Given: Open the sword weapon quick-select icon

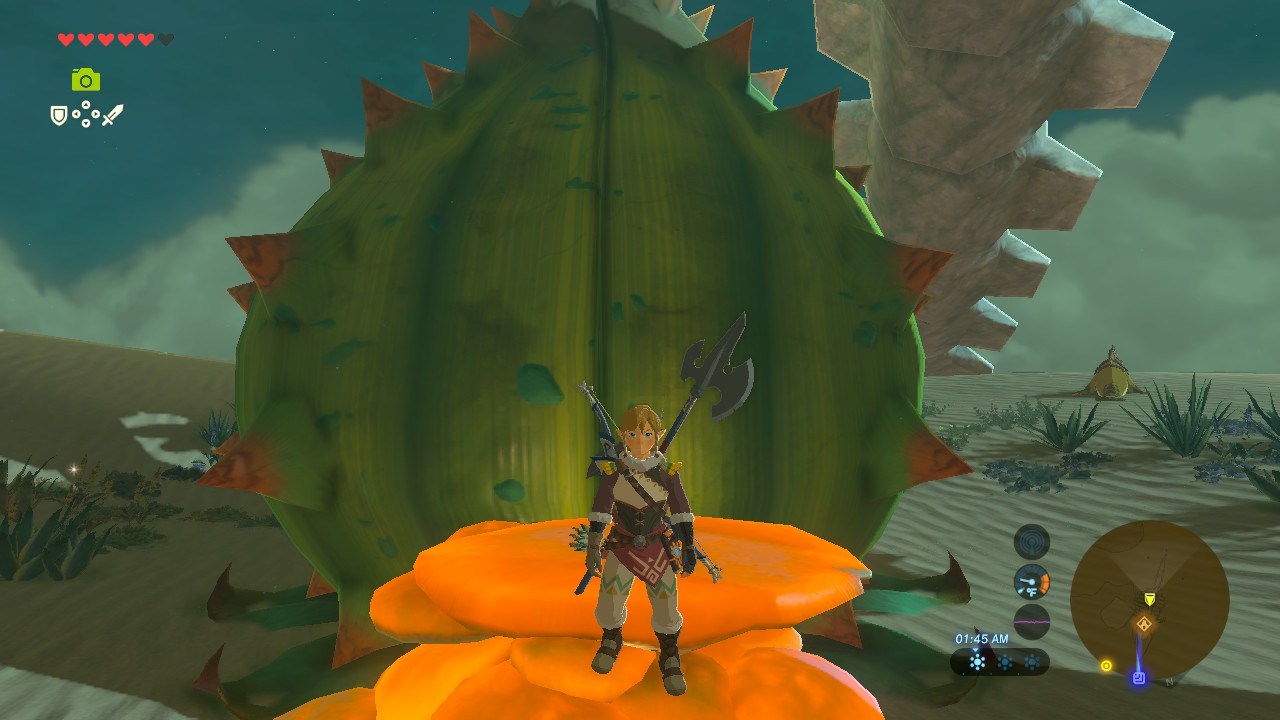Looking at the screenshot, I should 112,115.
